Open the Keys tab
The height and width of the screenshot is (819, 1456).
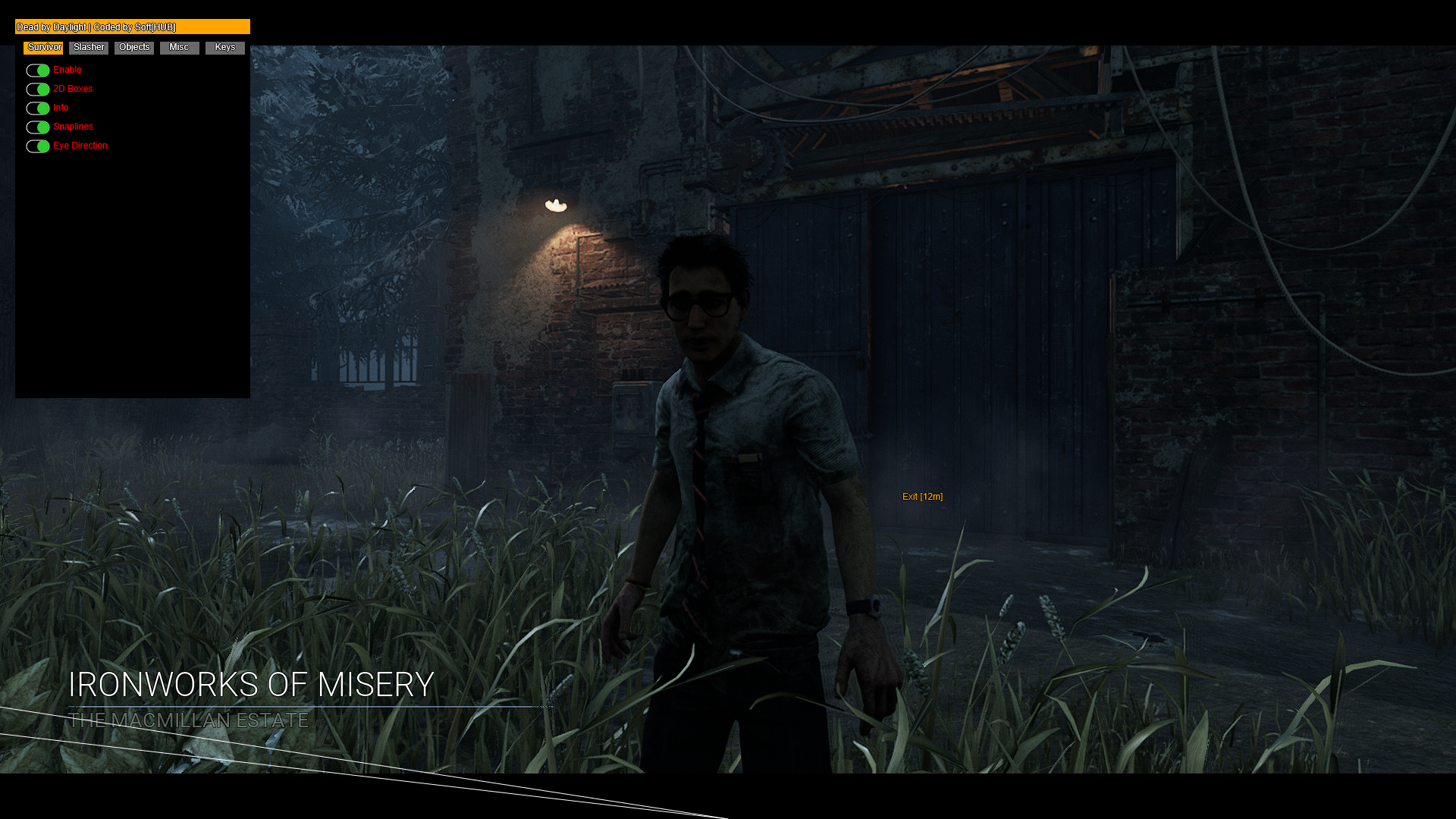pos(224,47)
